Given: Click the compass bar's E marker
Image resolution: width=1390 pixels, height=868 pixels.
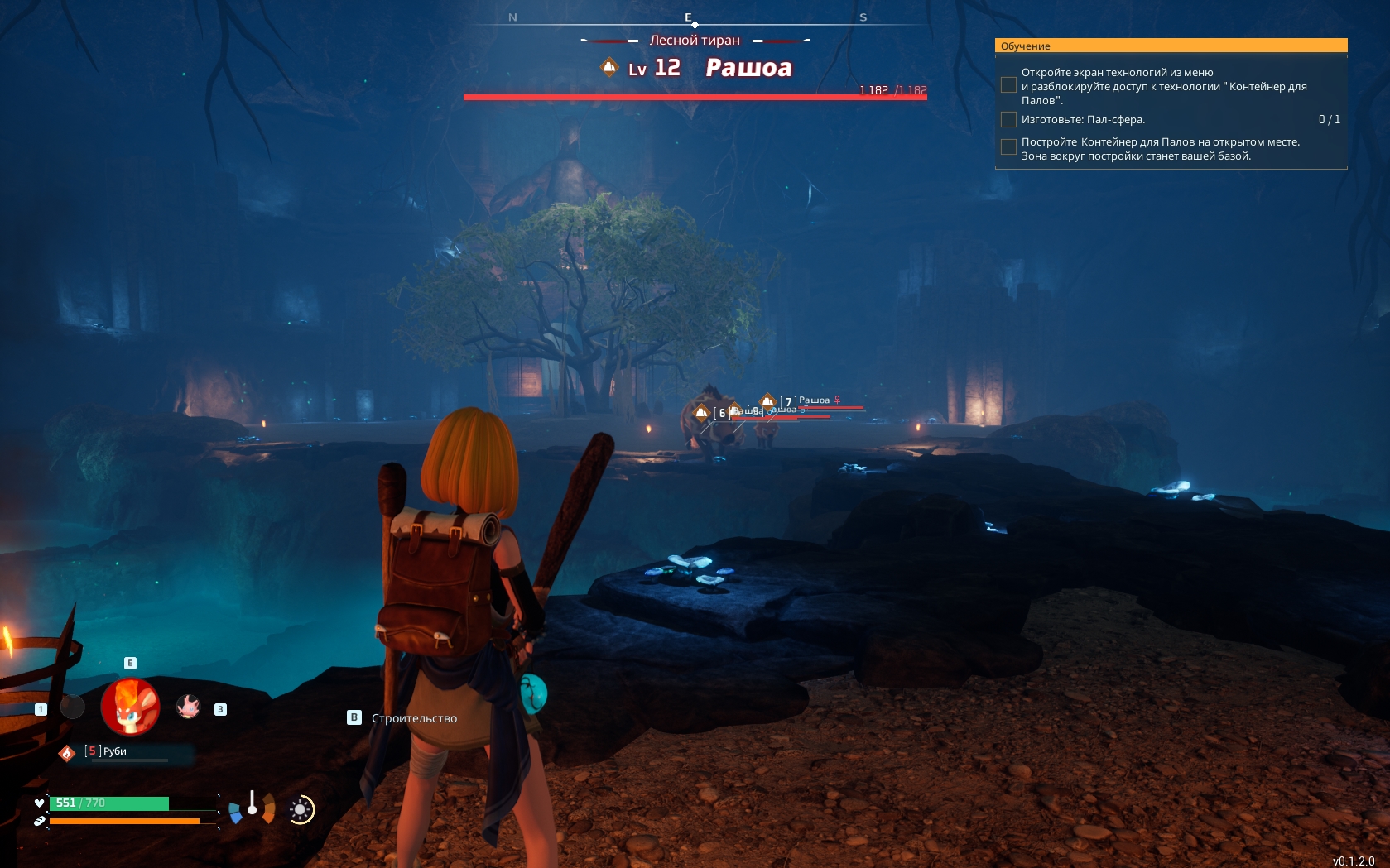Looking at the screenshot, I should (688, 17).
